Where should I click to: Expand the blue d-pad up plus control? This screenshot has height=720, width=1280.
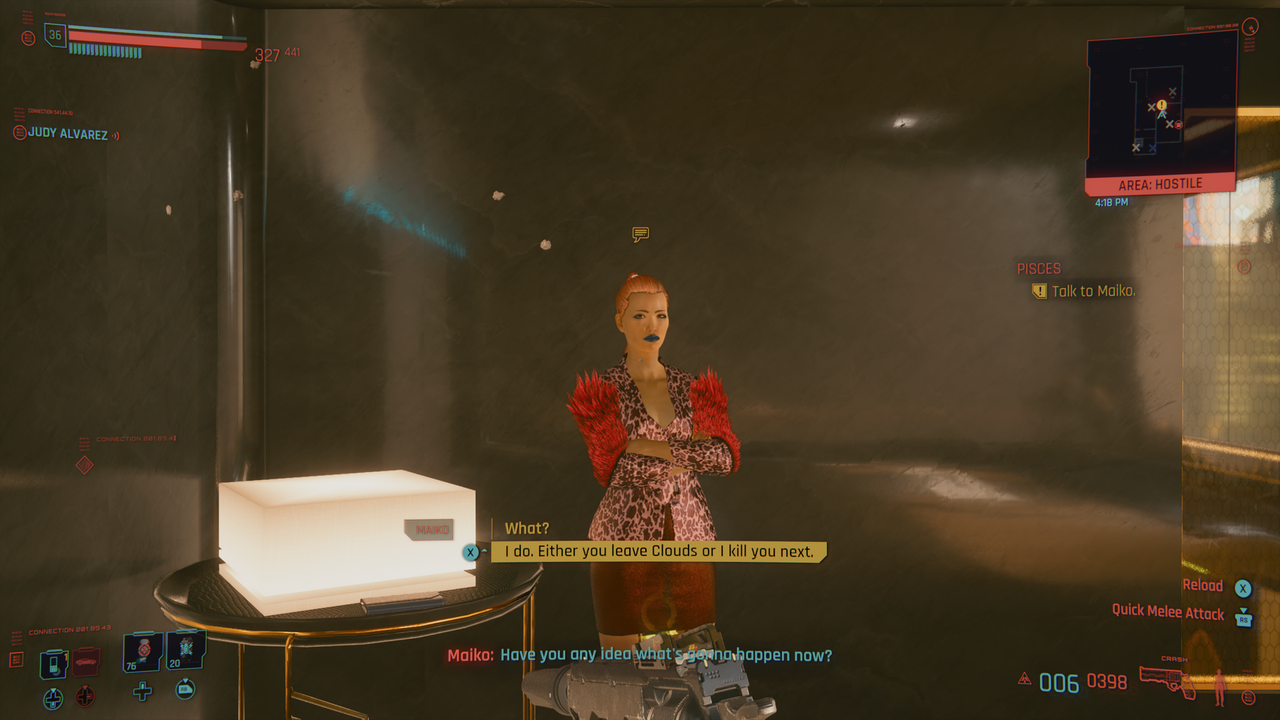coord(52,697)
